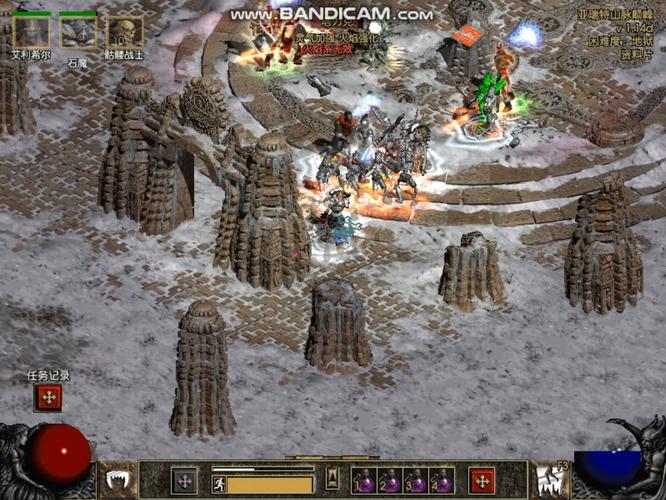Click the gray cross button beside the stamina bar

(x=184, y=480)
